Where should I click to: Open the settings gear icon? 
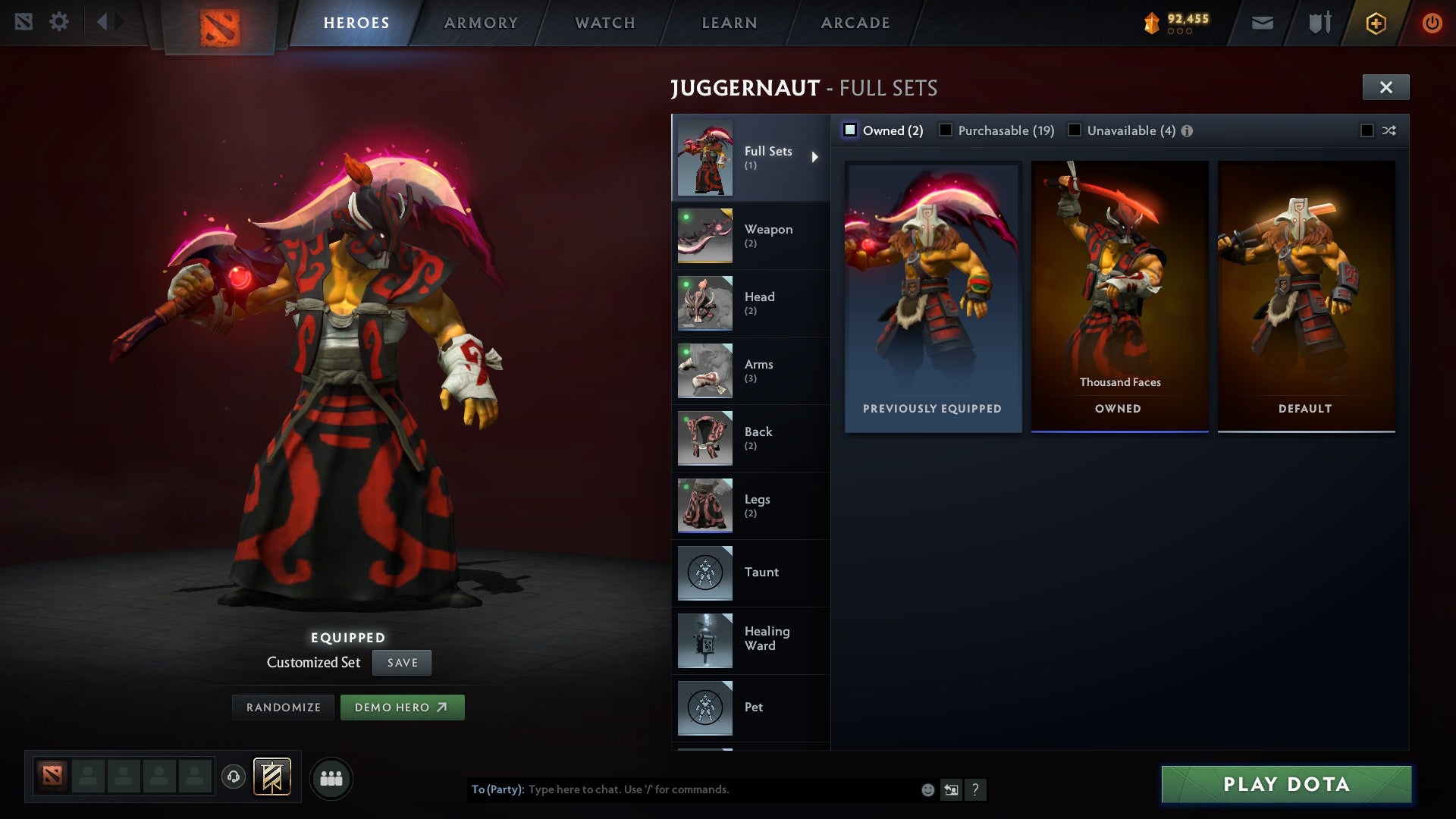[x=58, y=21]
